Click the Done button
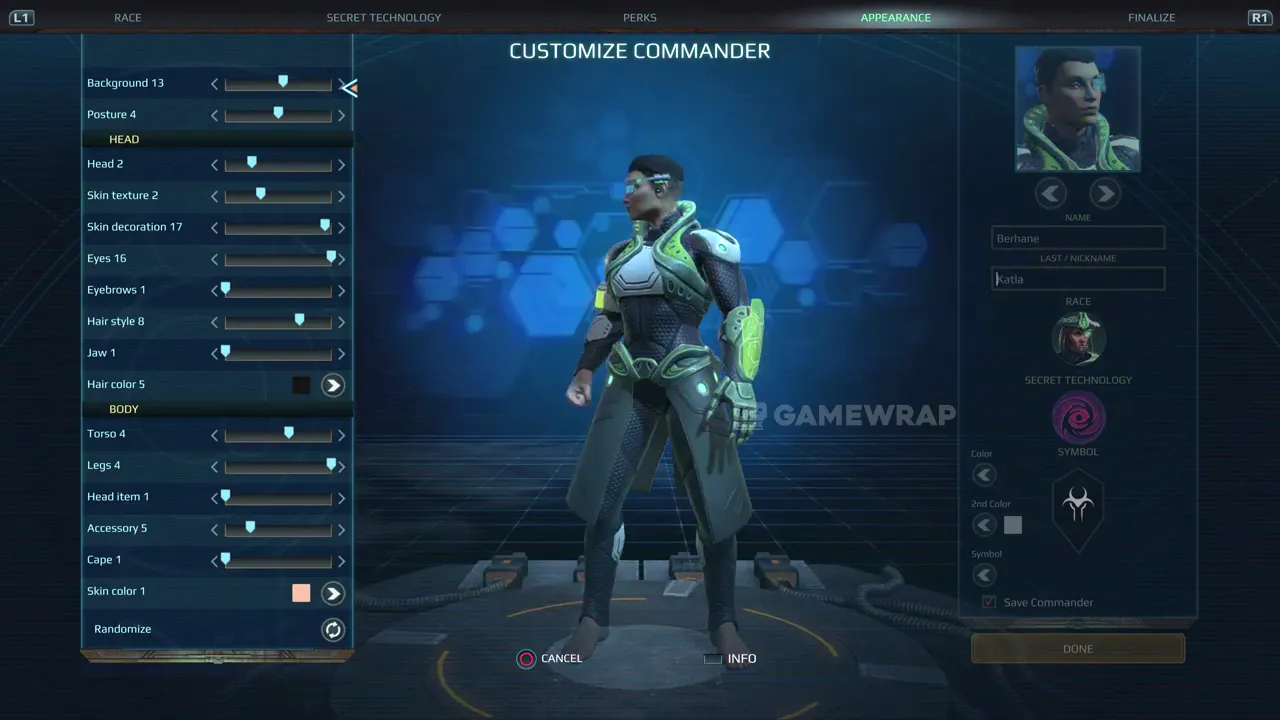Viewport: 1280px width, 720px height. pyautogui.click(x=1078, y=649)
